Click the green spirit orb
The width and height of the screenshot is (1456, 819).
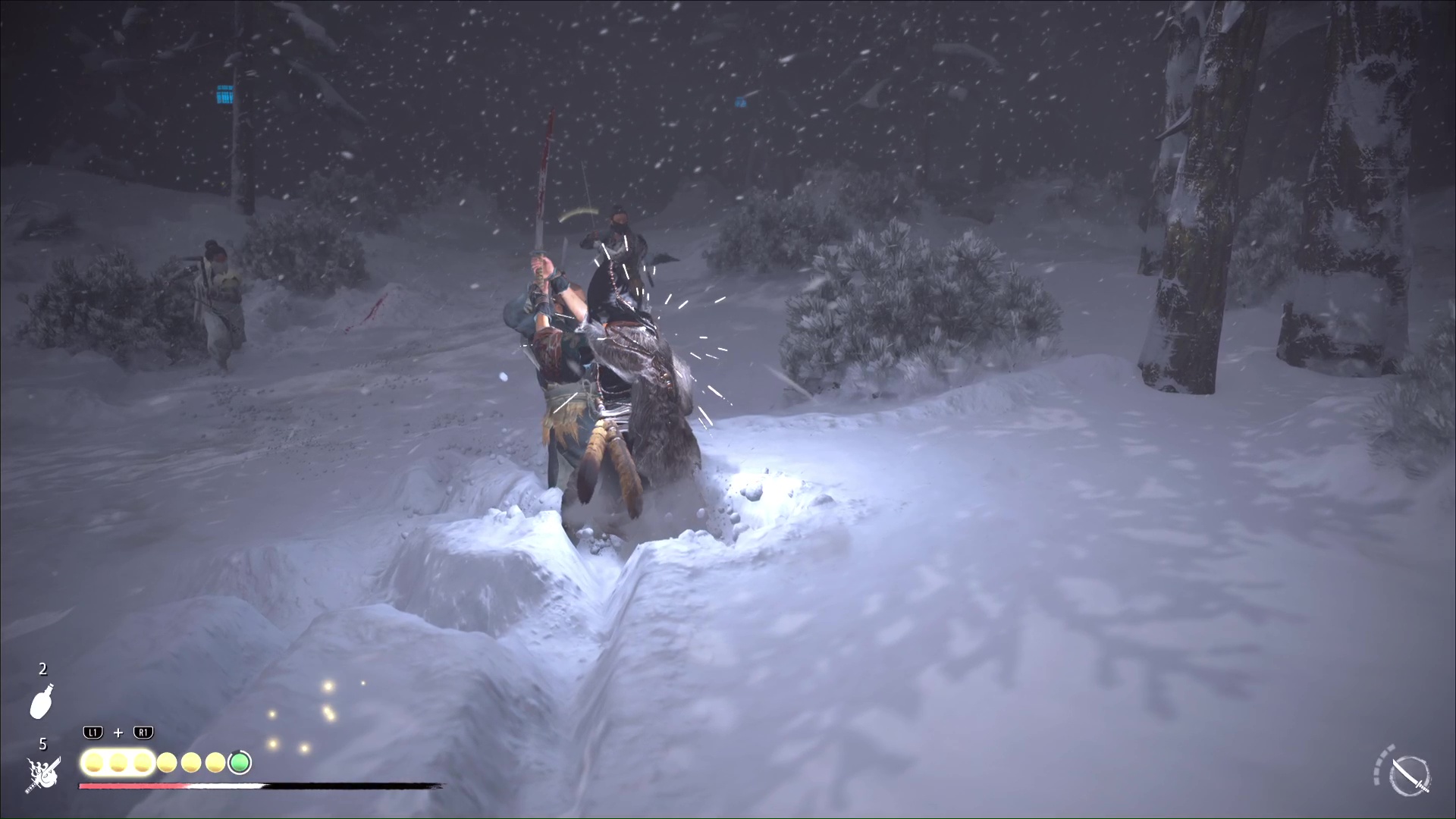click(240, 762)
